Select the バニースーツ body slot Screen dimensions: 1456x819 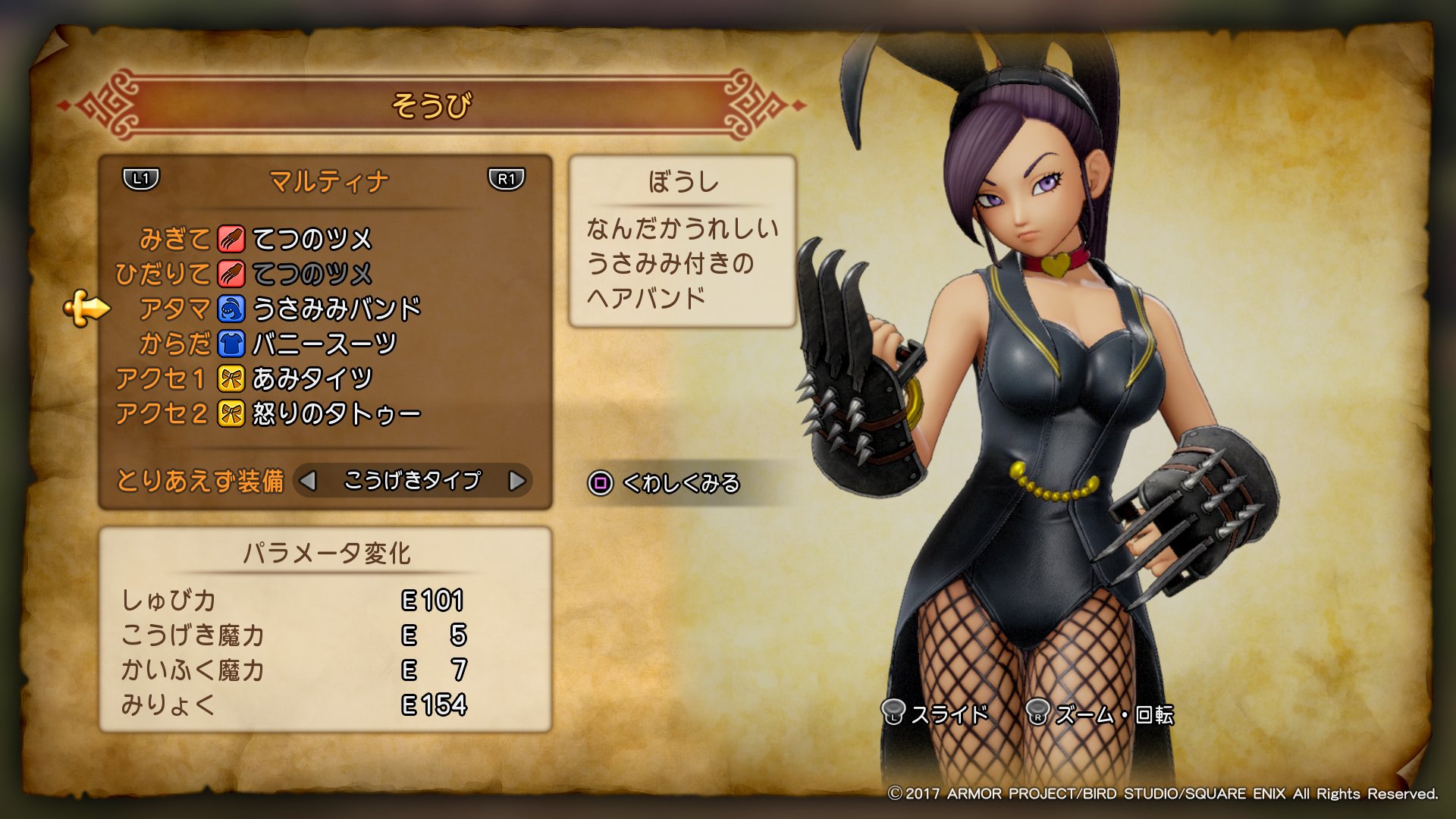[x=324, y=344]
